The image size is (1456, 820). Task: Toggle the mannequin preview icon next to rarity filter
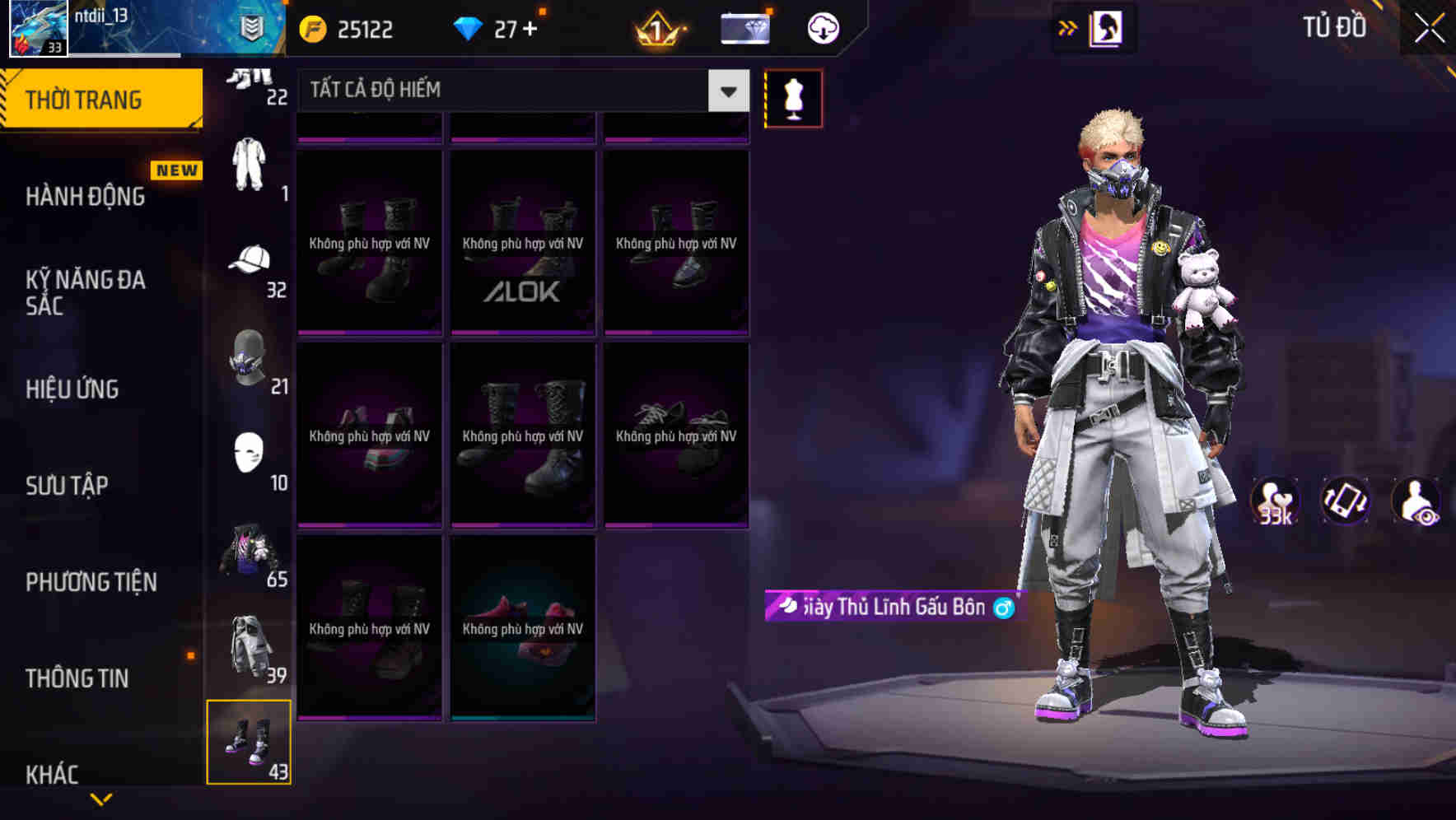(793, 97)
